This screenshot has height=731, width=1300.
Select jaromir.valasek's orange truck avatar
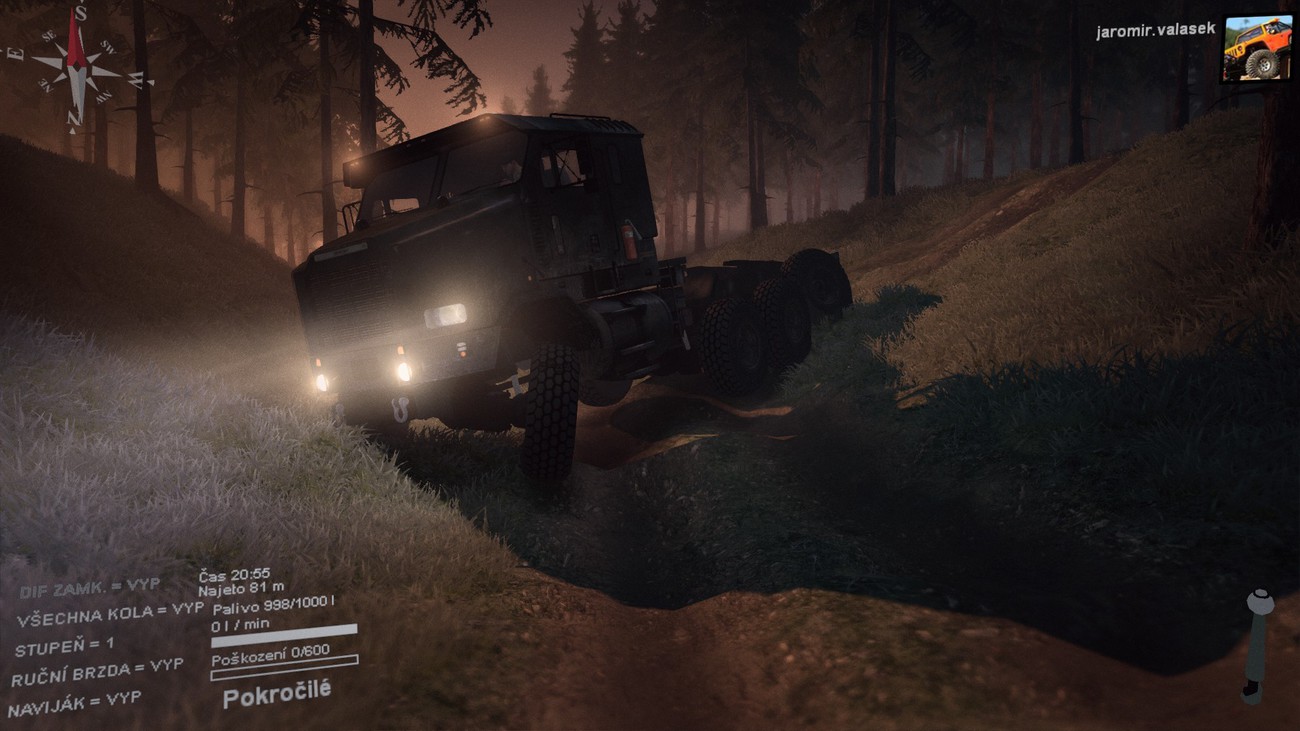1256,47
